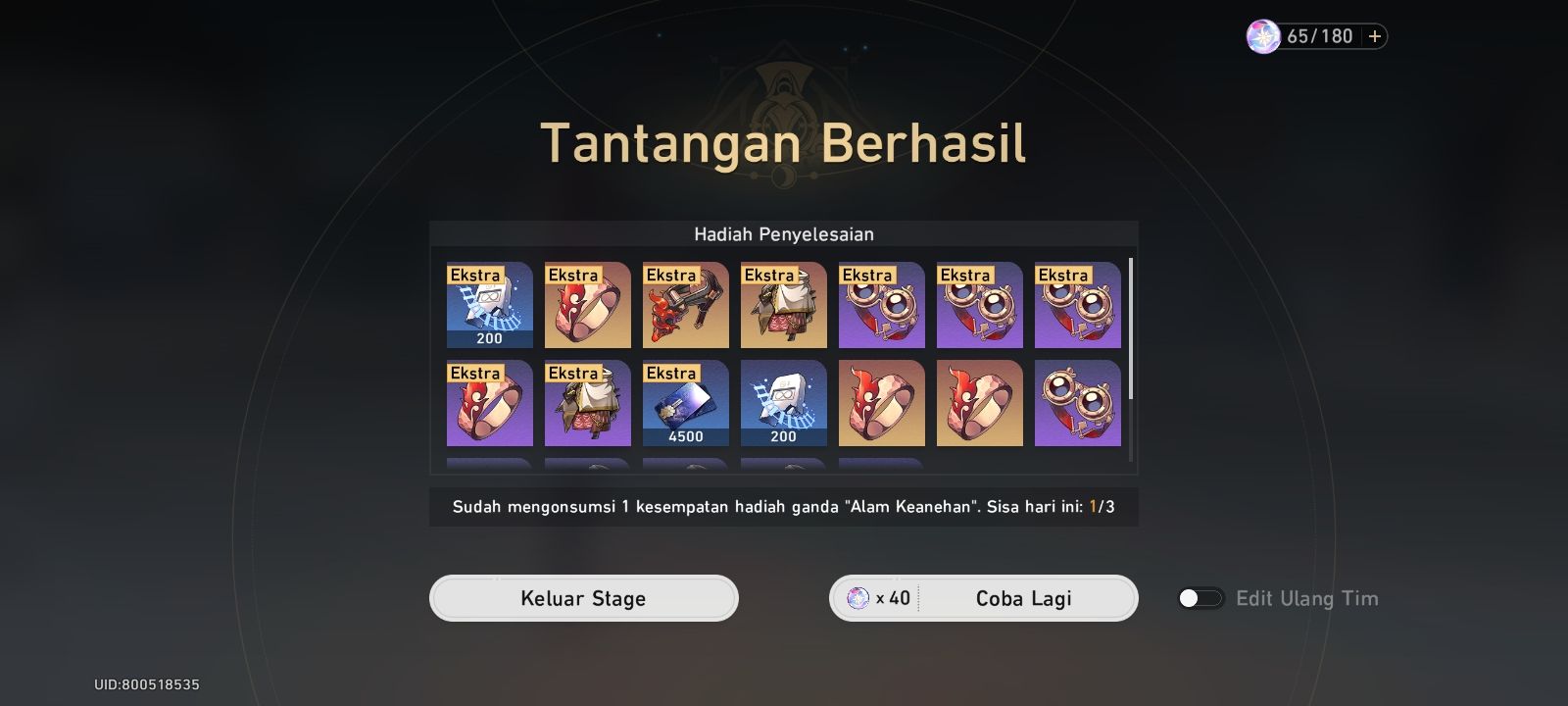Image resolution: width=1568 pixels, height=706 pixels.
Task: Click the cloaked figure relic labeled Ekstra
Action: [x=784, y=305]
